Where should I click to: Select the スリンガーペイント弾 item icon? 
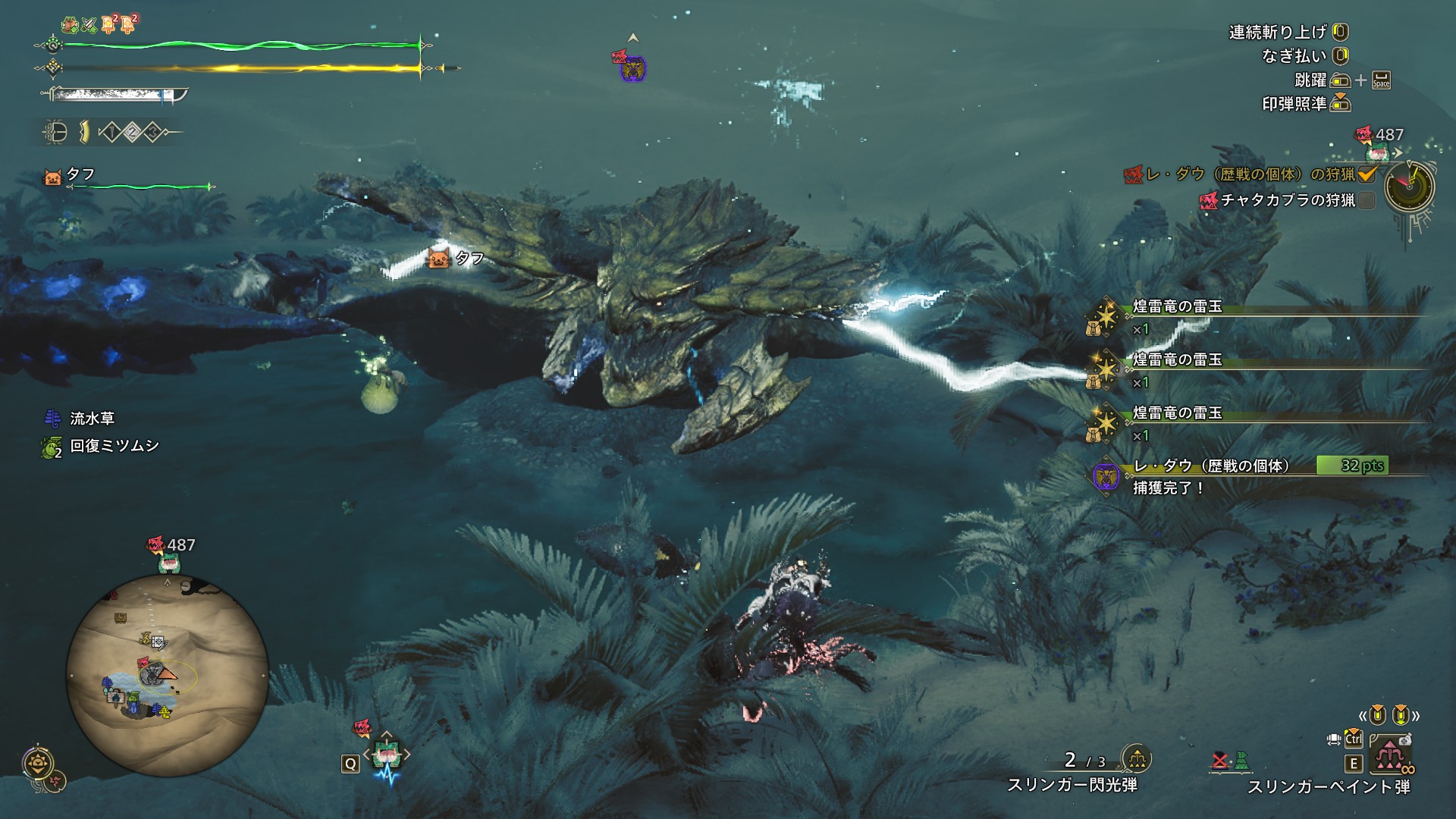[x=1389, y=754]
